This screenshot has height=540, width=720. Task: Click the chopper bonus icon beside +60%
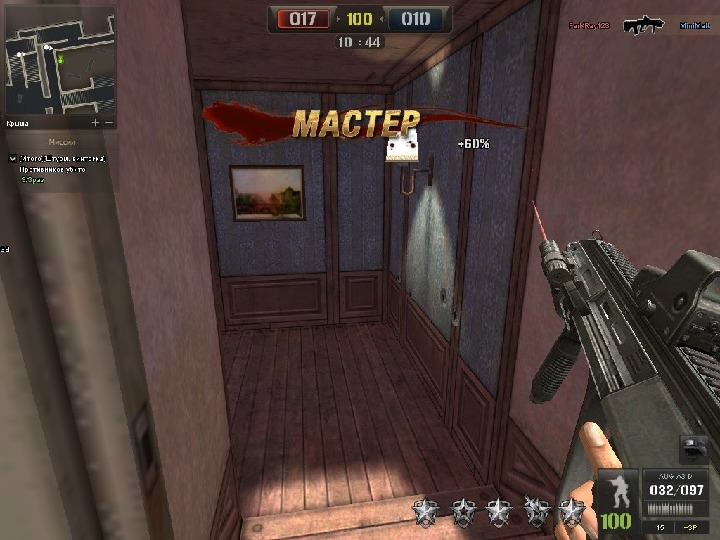pyautogui.click(x=403, y=150)
